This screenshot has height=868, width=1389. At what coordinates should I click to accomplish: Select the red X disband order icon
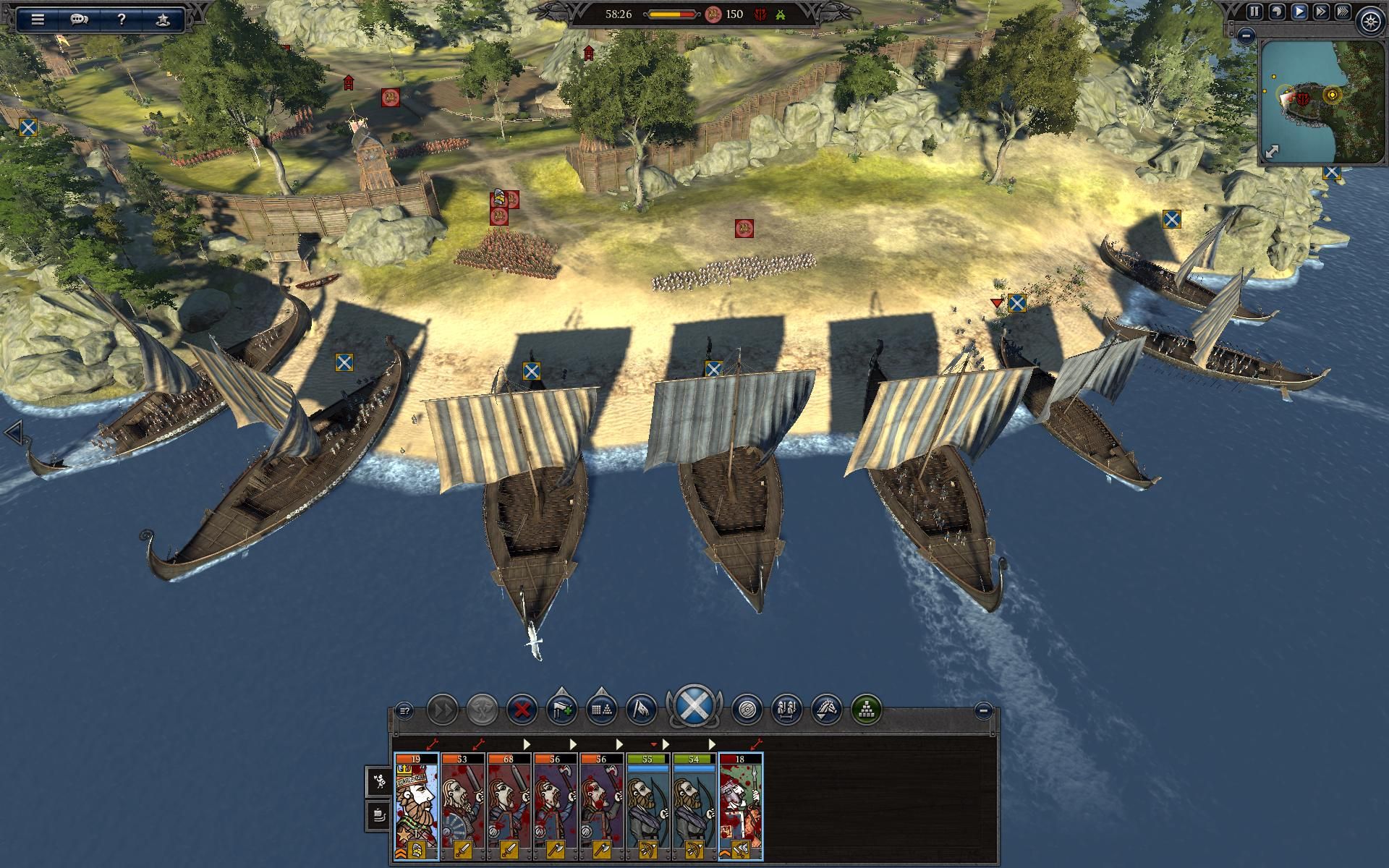[521, 710]
